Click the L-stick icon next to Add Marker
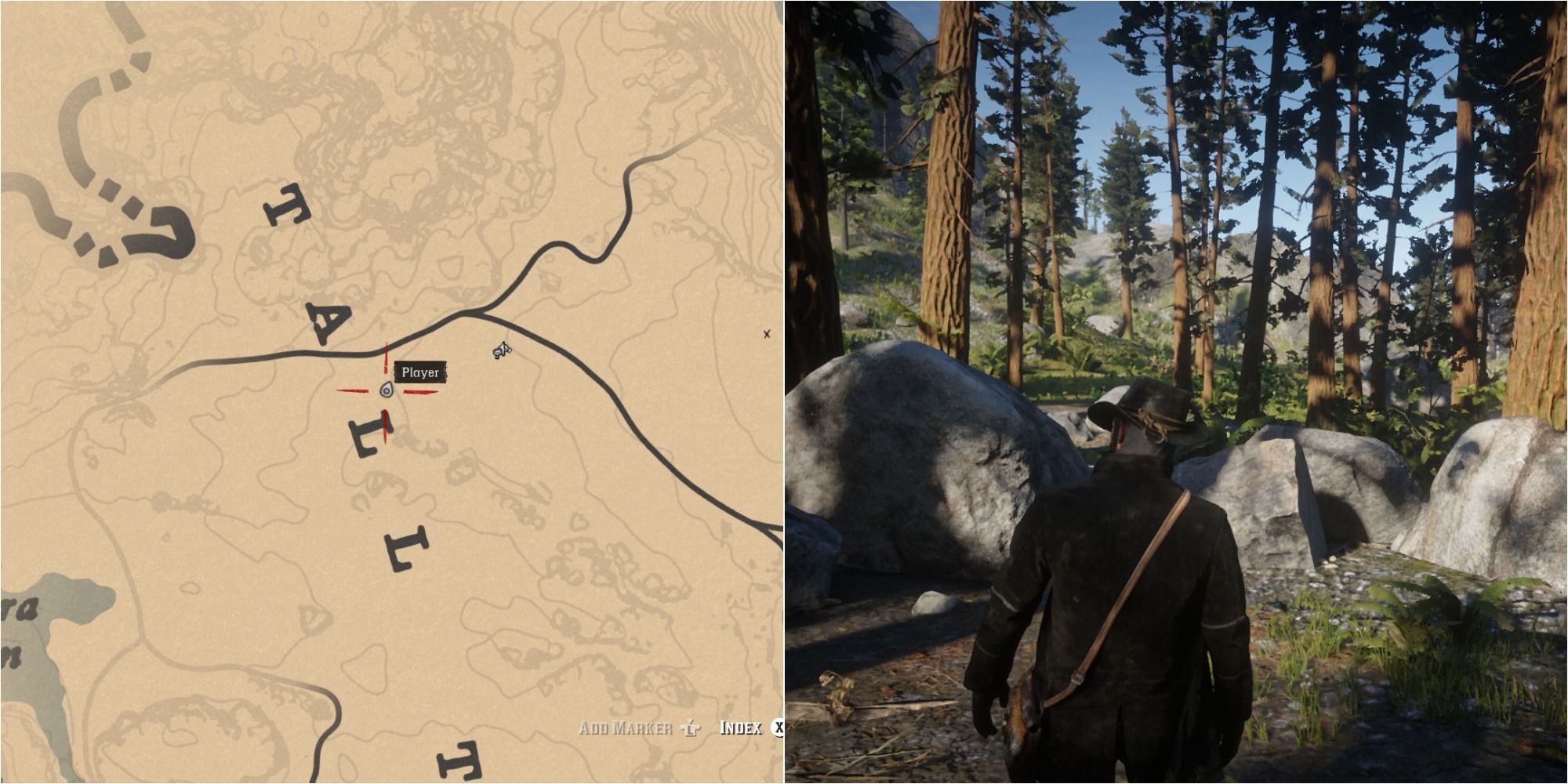Image resolution: width=1568 pixels, height=784 pixels. pos(691,728)
